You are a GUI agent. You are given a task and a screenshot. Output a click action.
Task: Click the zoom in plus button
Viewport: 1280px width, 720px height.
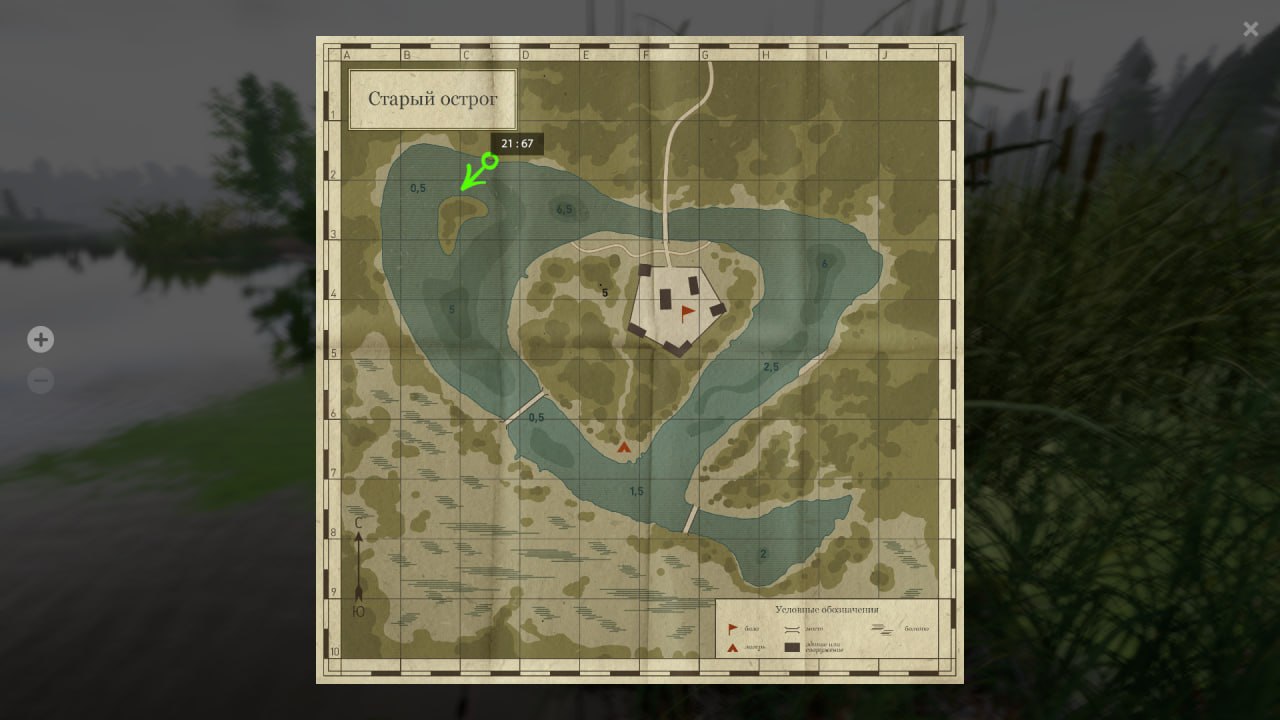point(40,339)
